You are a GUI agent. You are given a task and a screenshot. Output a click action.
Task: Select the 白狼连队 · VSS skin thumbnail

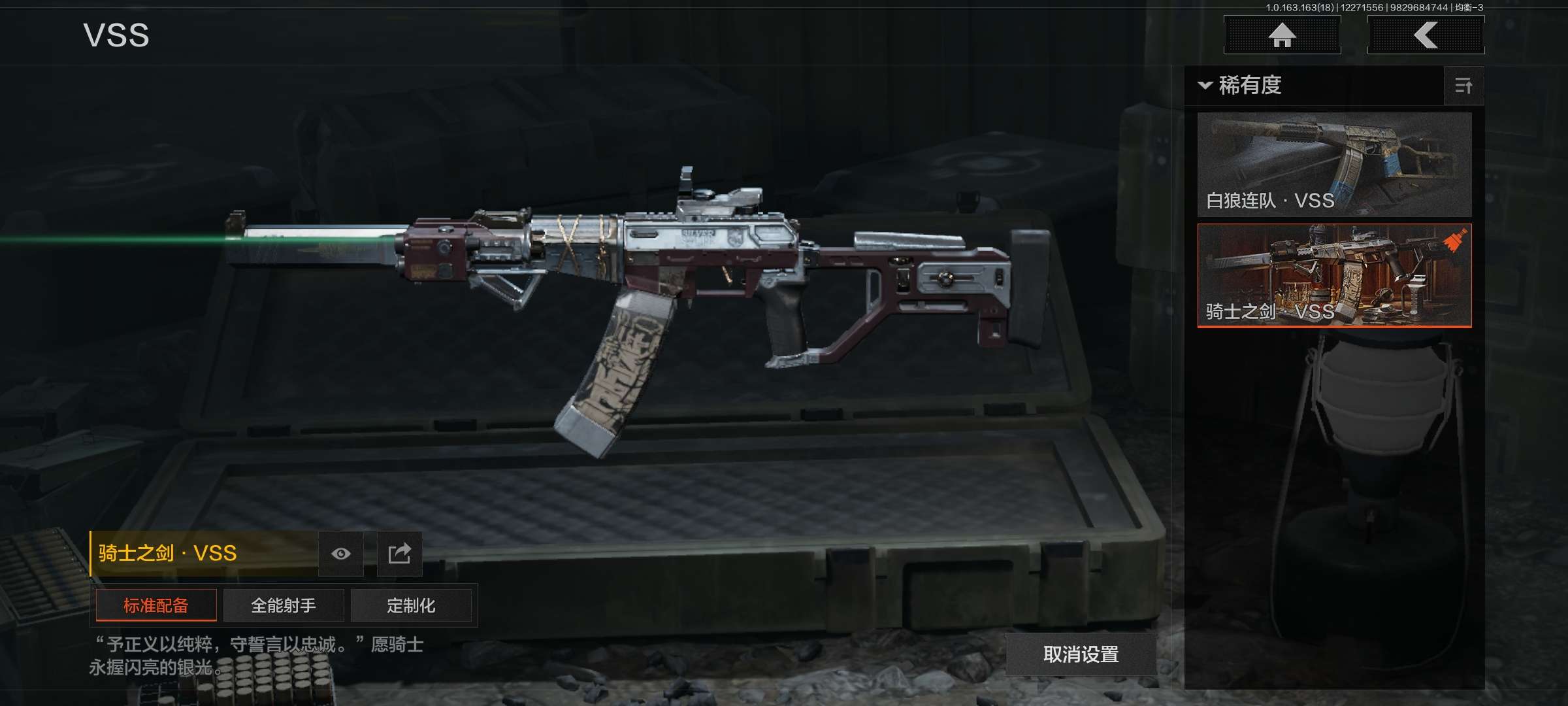(1334, 165)
